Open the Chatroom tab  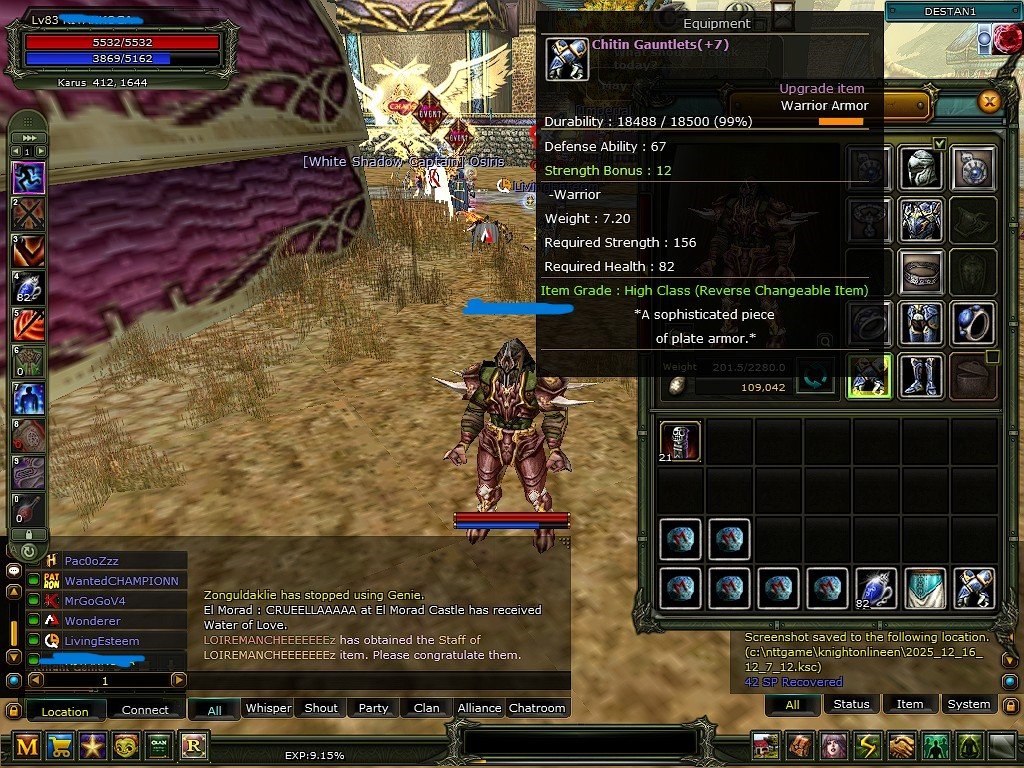pos(537,708)
